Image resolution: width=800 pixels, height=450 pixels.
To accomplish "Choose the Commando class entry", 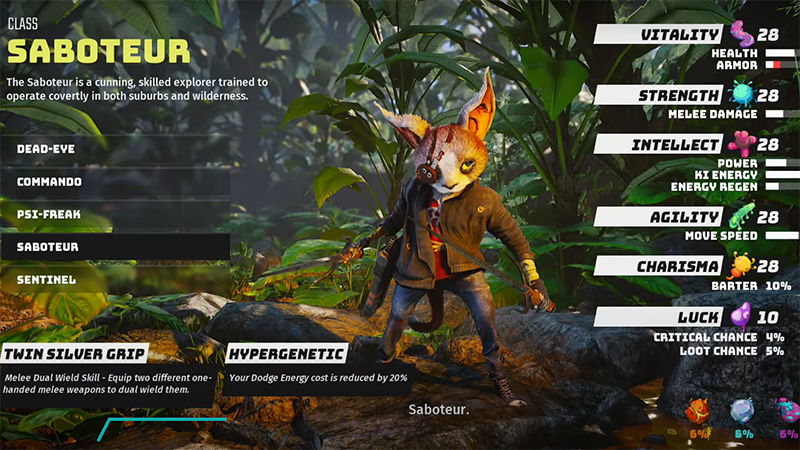I will [115, 182].
